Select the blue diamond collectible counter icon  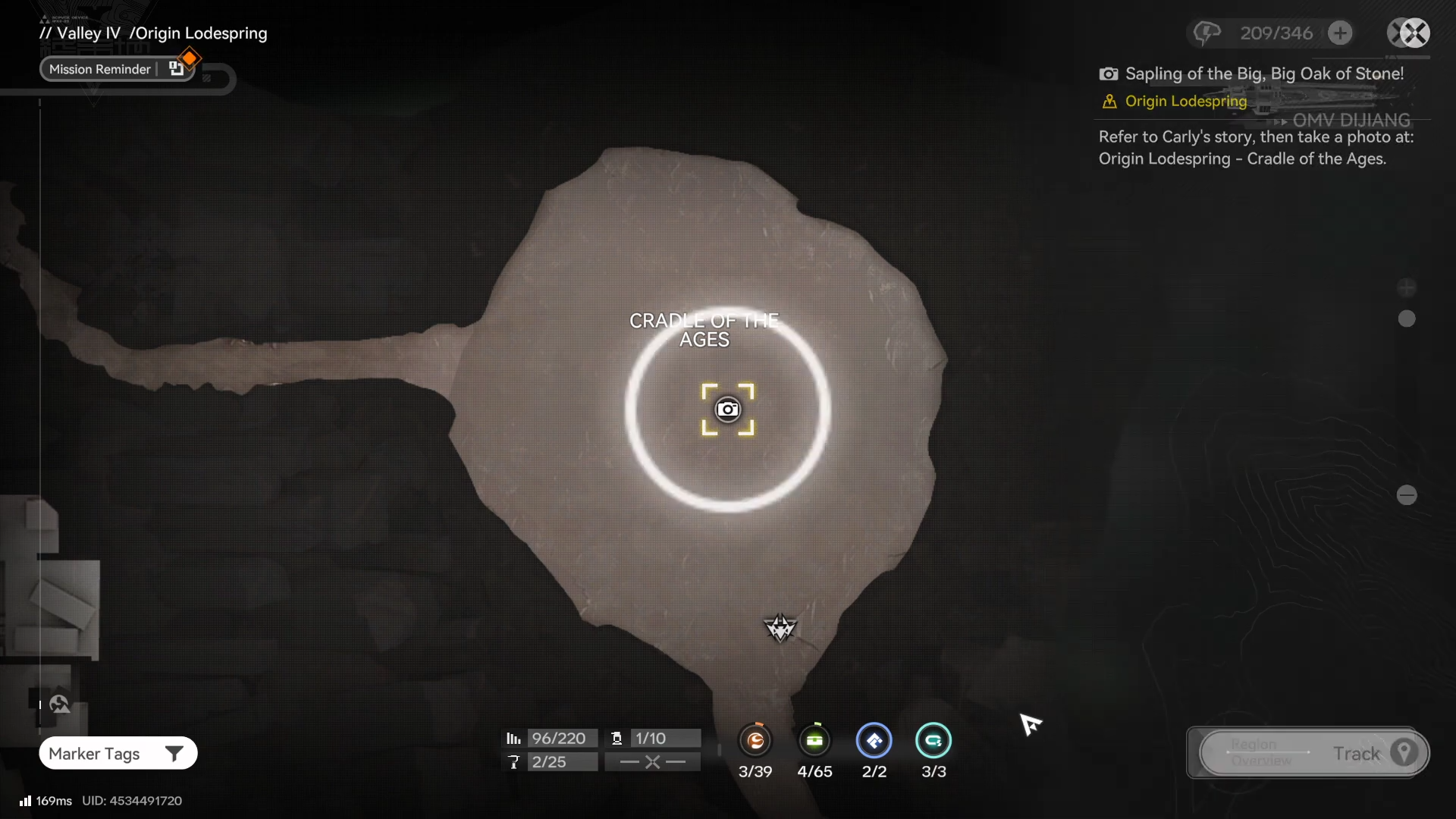(x=874, y=741)
